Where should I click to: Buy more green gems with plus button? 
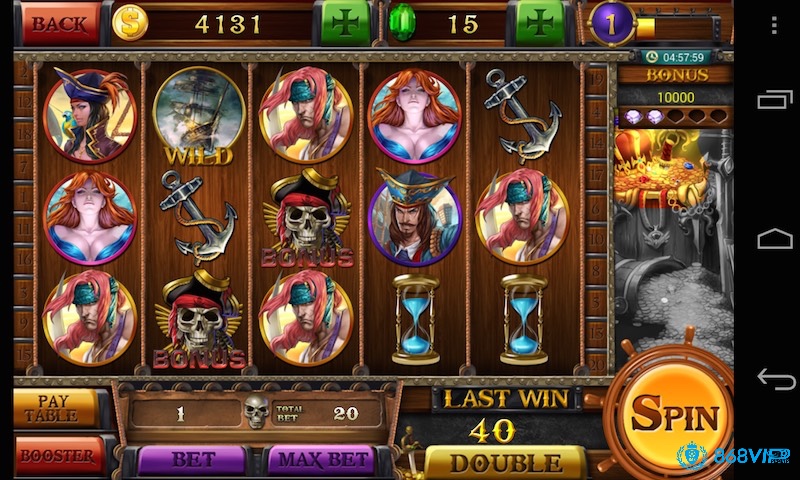(x=541, y=23)
